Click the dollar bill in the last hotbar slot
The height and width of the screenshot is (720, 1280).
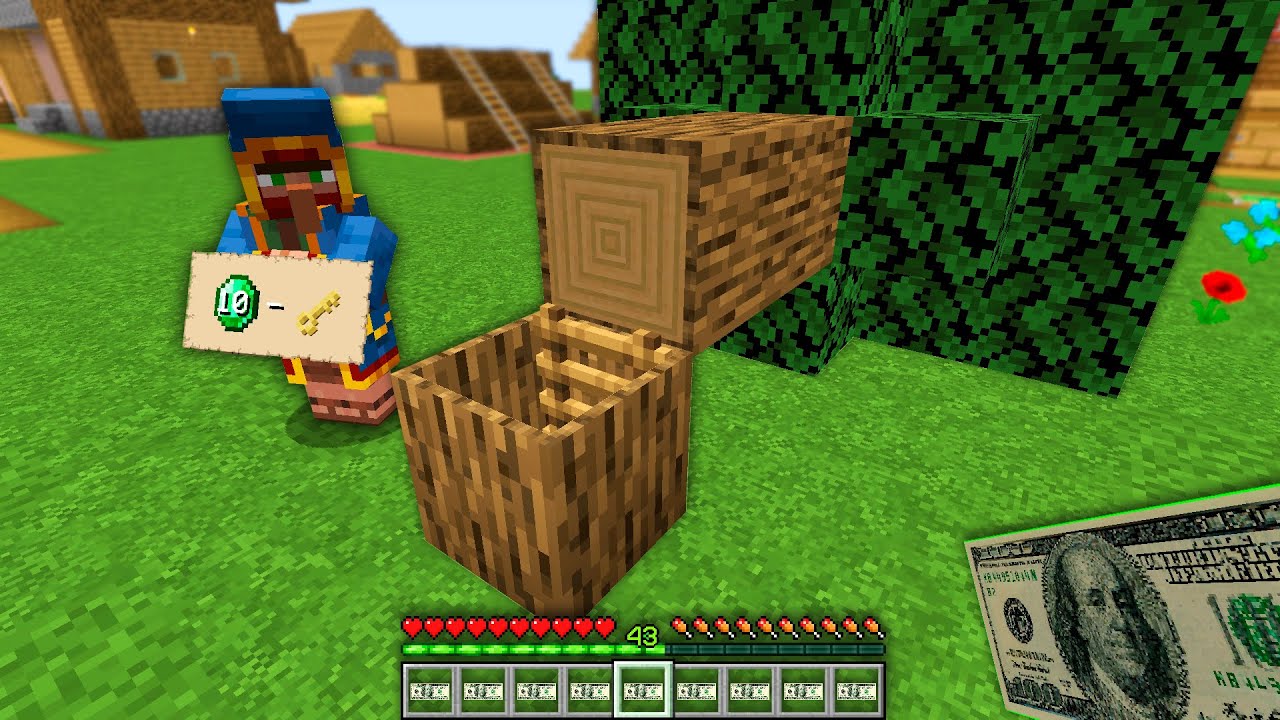click(855, 692)
